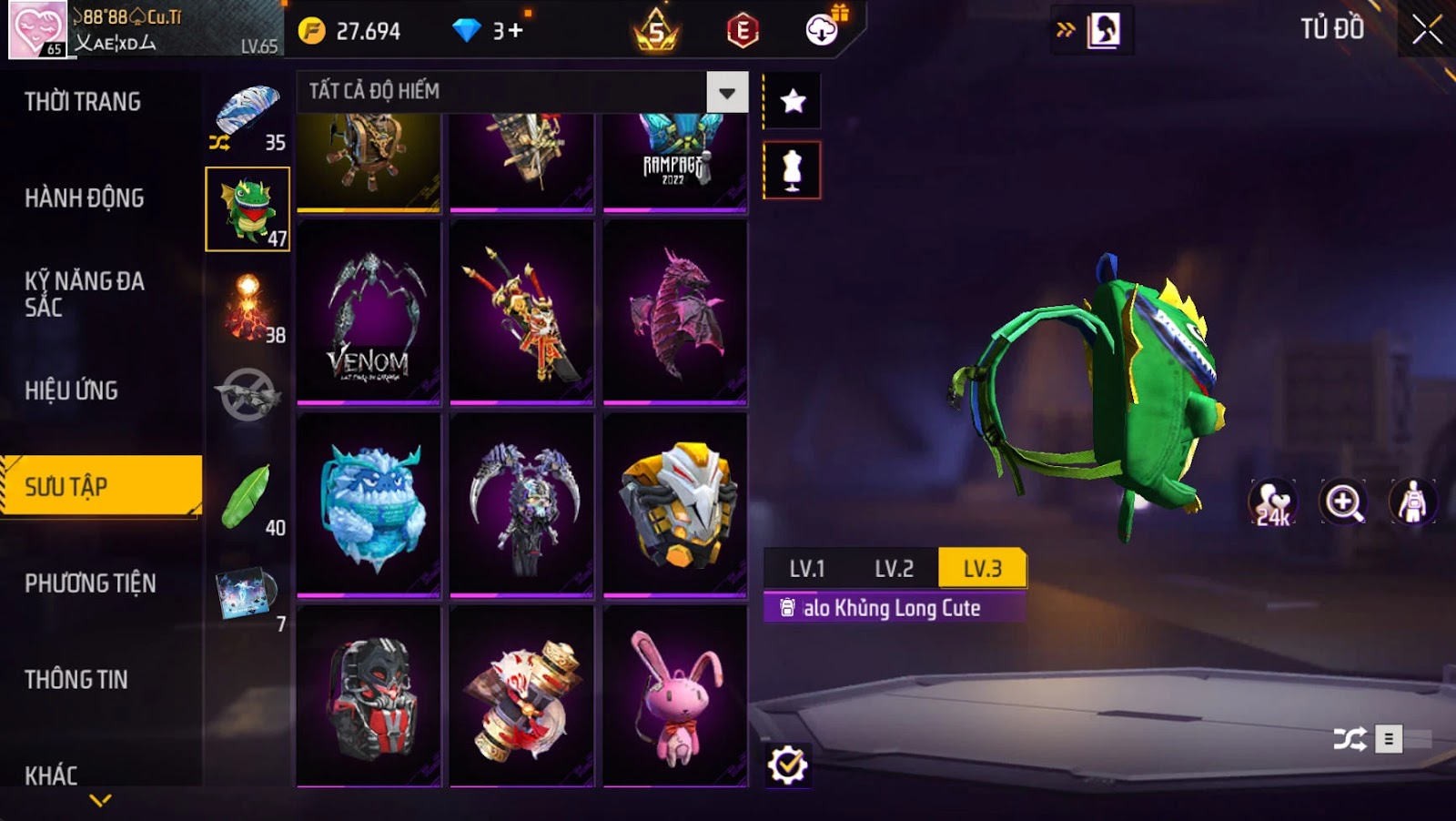Switch backpack to LV.1
The image size is (1456, 821).
[806, 569]
